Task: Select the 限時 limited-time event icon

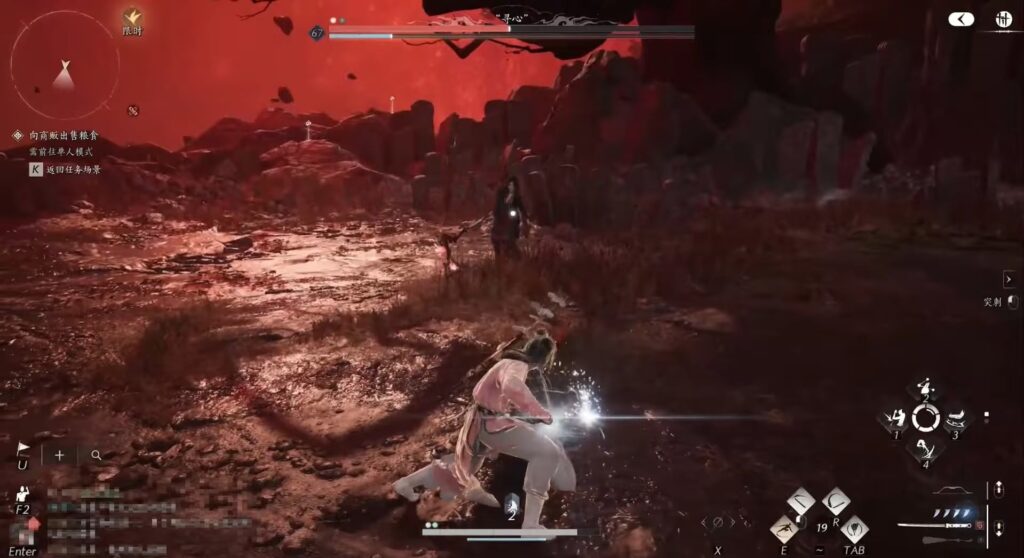Action: click(x=131, y=17)
